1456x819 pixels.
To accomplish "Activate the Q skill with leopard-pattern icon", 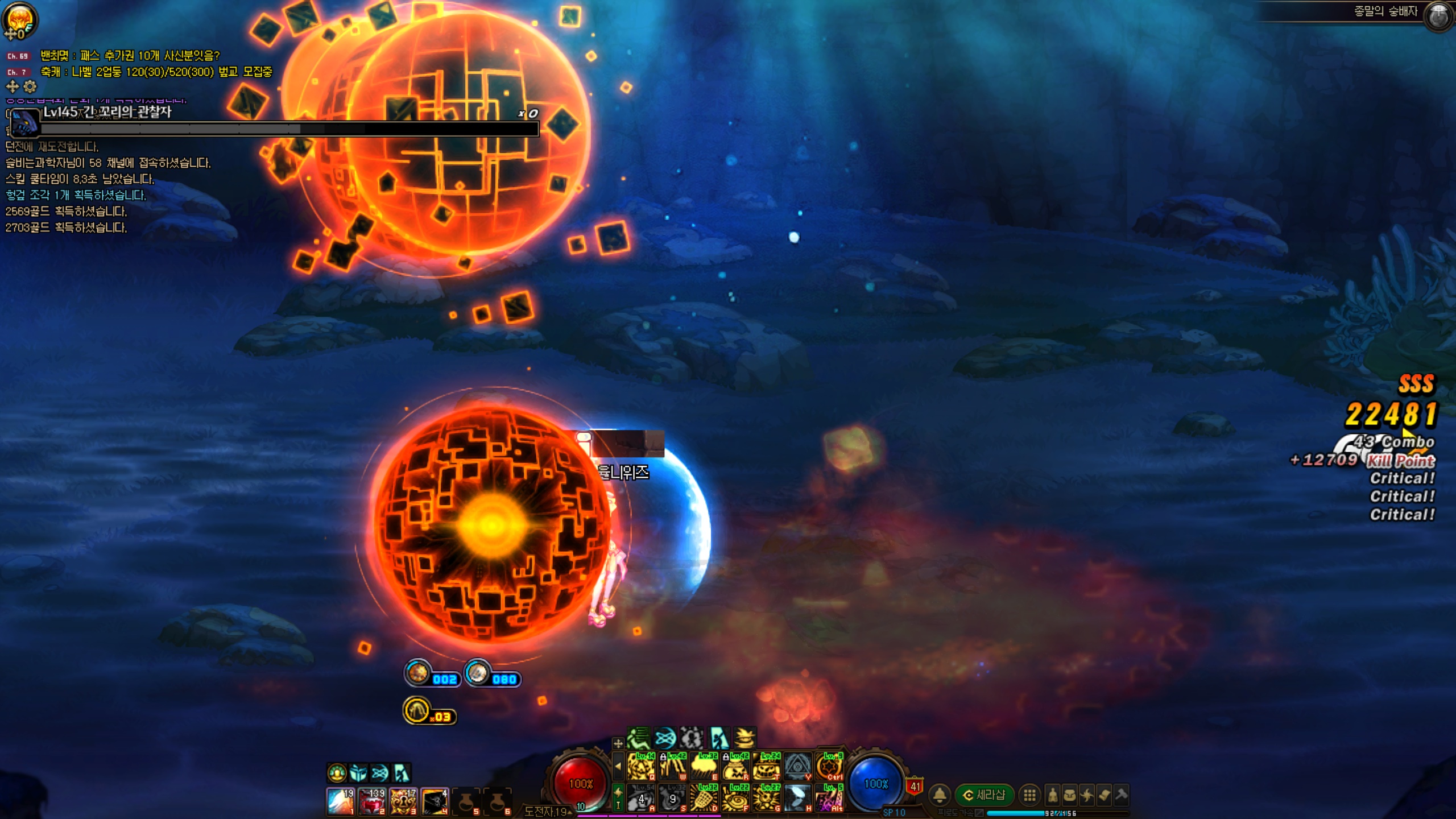I will pos(640,767).
